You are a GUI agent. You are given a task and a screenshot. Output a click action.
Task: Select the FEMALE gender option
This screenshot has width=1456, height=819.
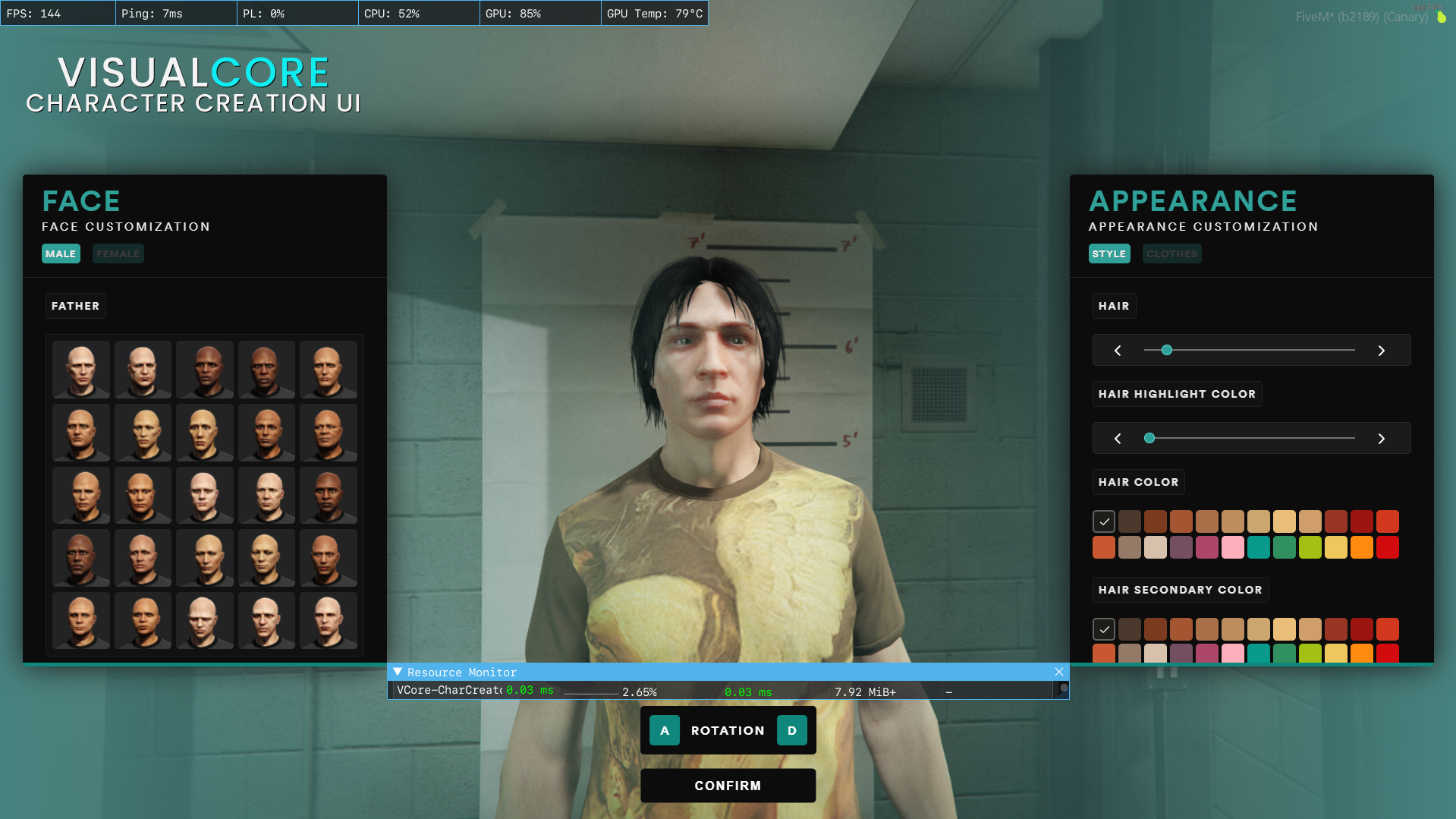(x=118, y=254)
